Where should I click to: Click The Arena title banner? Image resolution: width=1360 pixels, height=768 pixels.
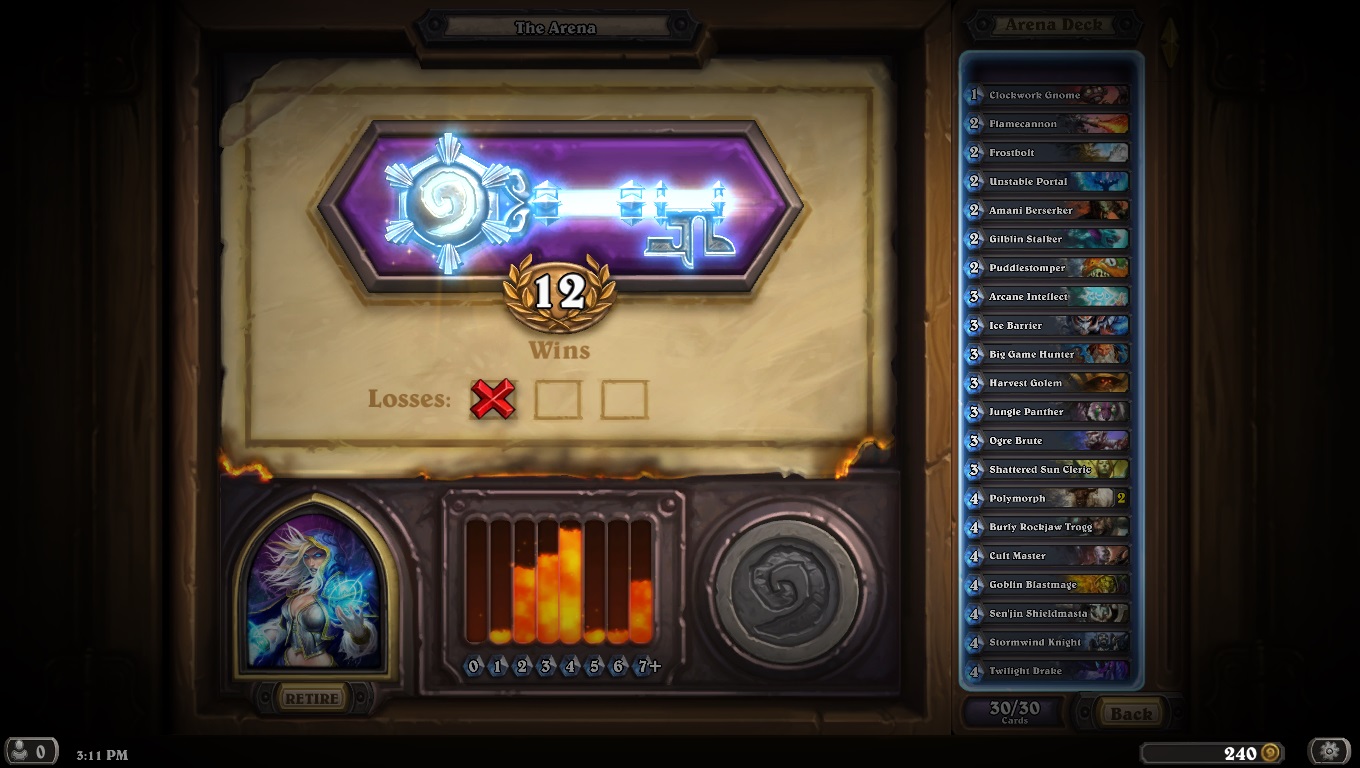coord(558,27)
